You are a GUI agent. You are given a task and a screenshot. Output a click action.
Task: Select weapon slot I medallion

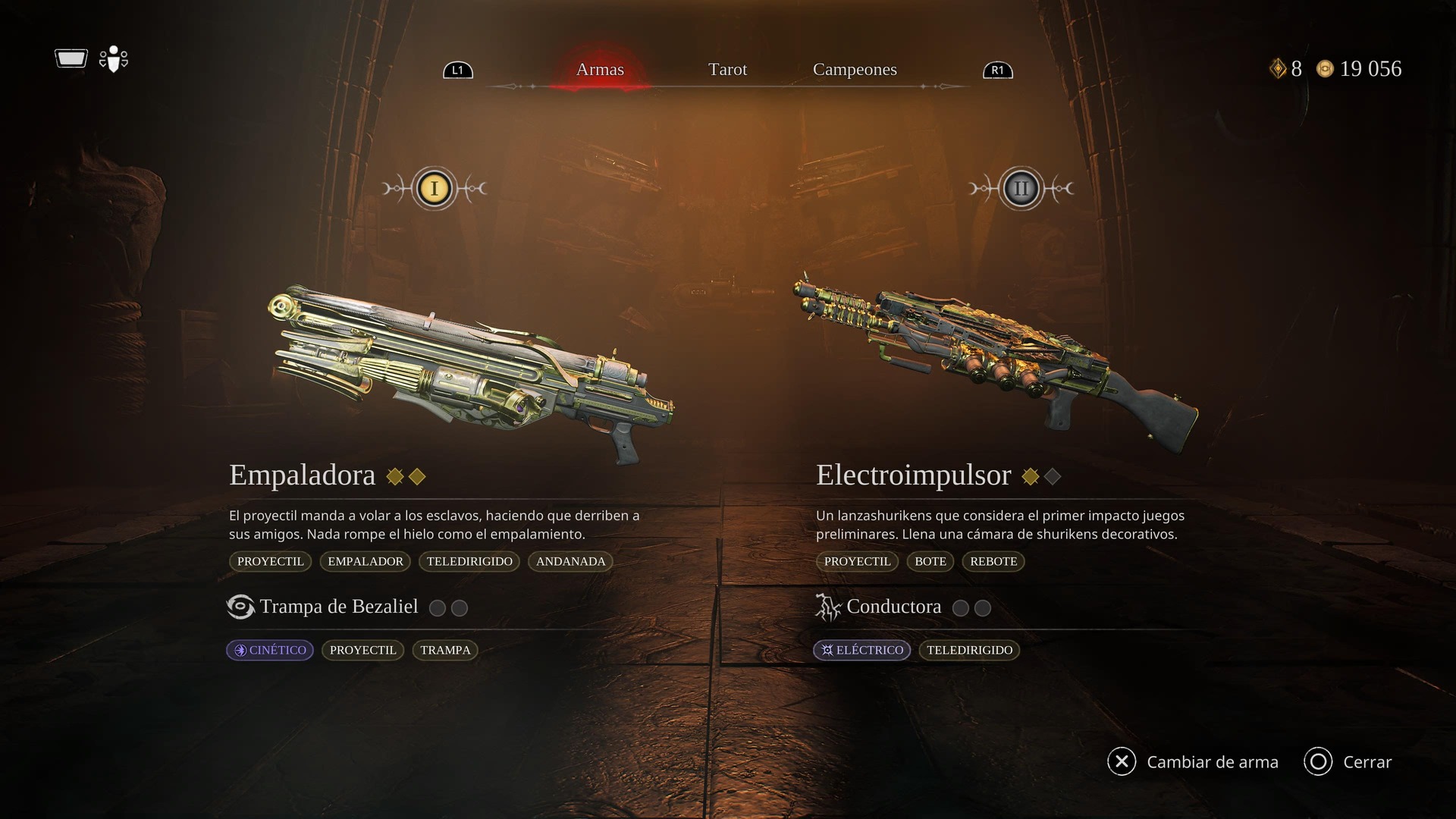[x=435, y=188]
